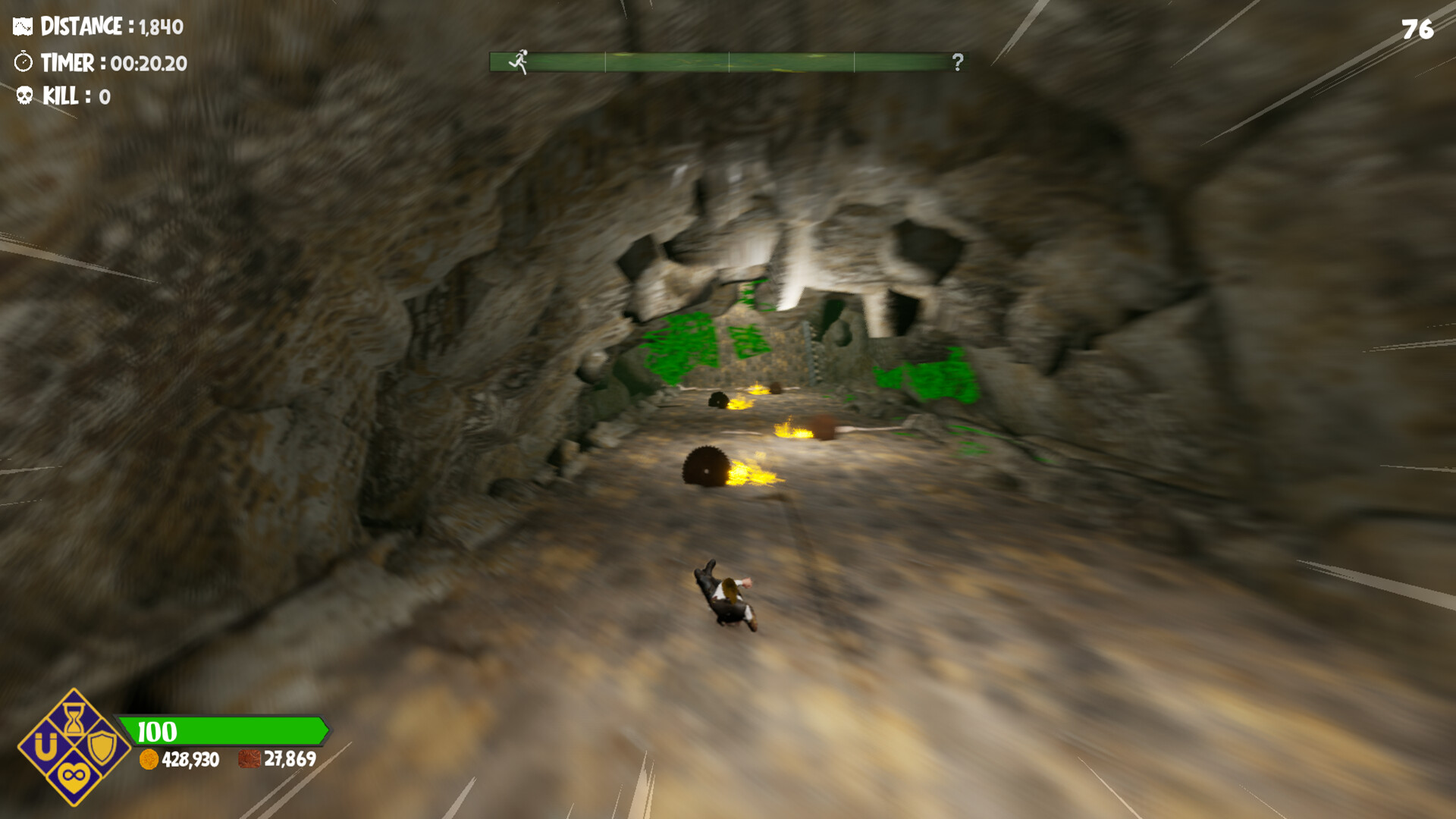Select the first checkpoint divider on progress bar
Image resolution: width=1456 pixels, height=819 pixels.
point(604,61)
